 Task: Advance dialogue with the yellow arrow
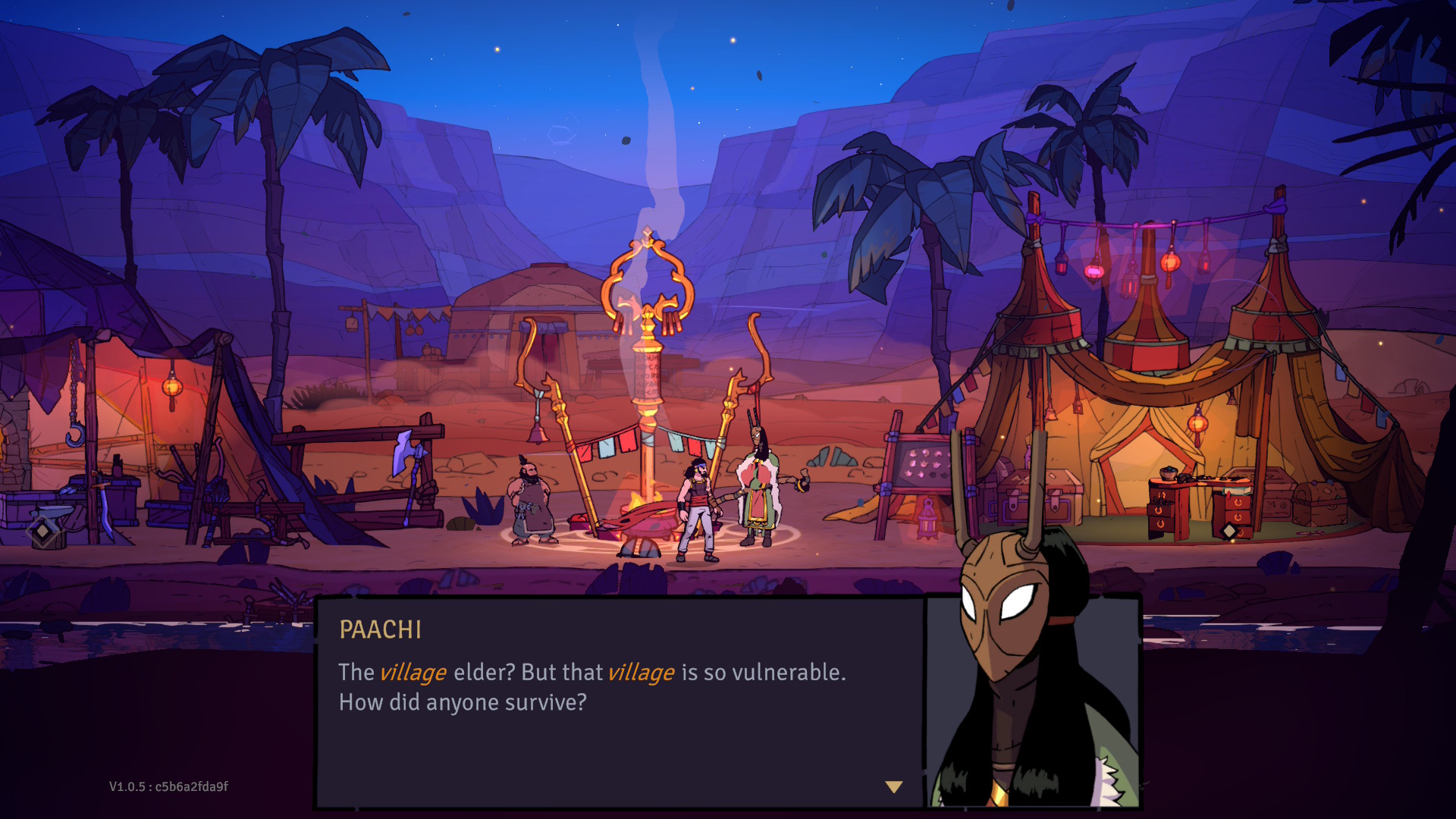[894, 787]
